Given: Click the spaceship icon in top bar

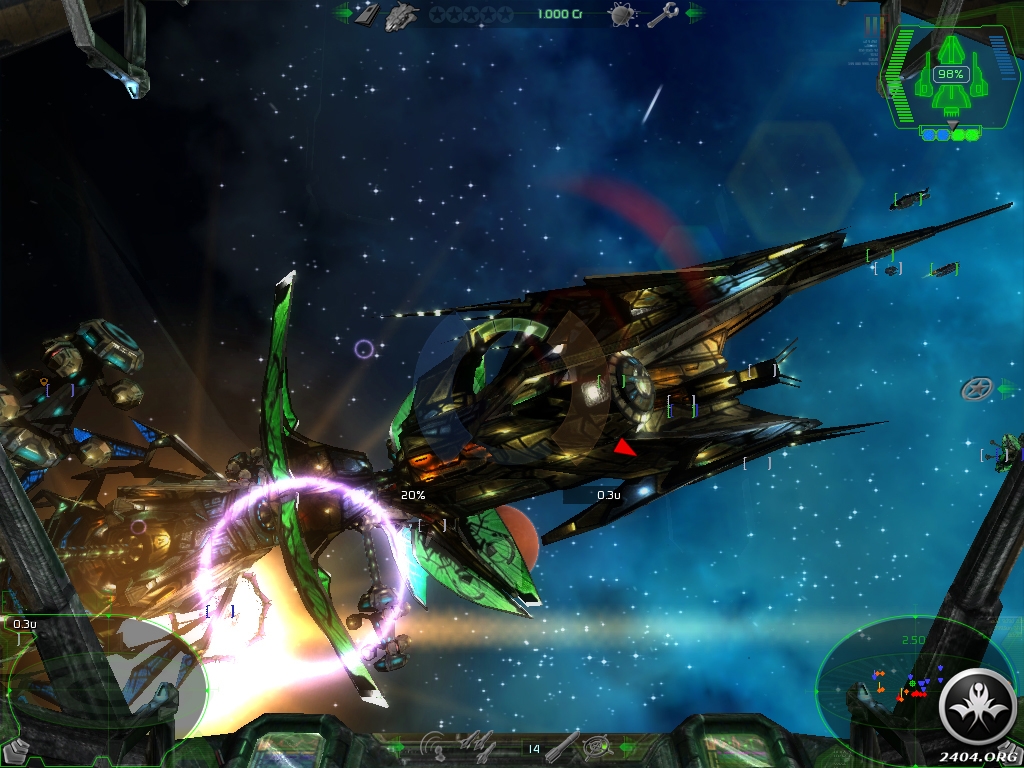Looking at the screenshot, I should [x=401, y=14].
